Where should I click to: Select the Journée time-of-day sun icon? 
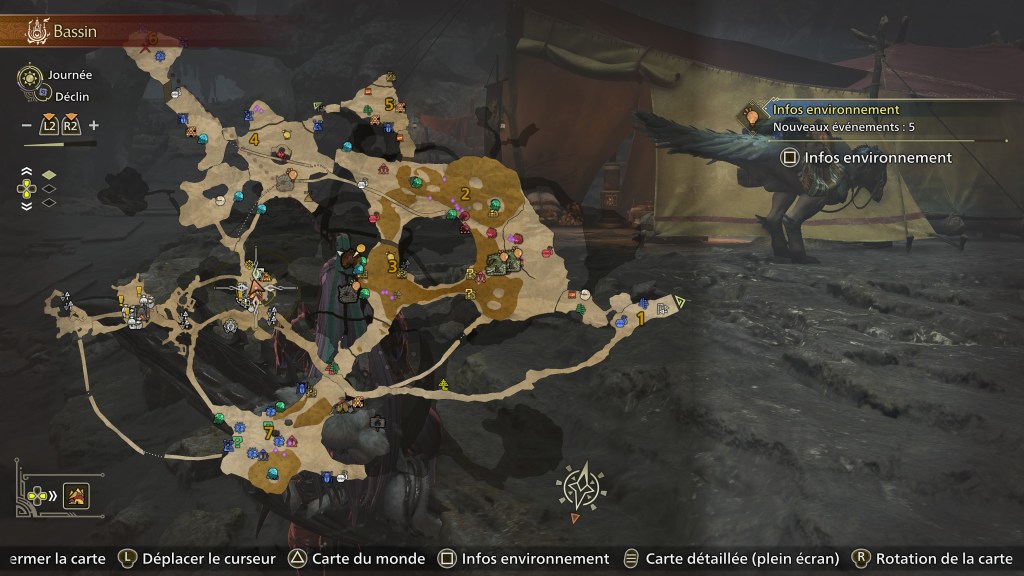click(31, 76)
